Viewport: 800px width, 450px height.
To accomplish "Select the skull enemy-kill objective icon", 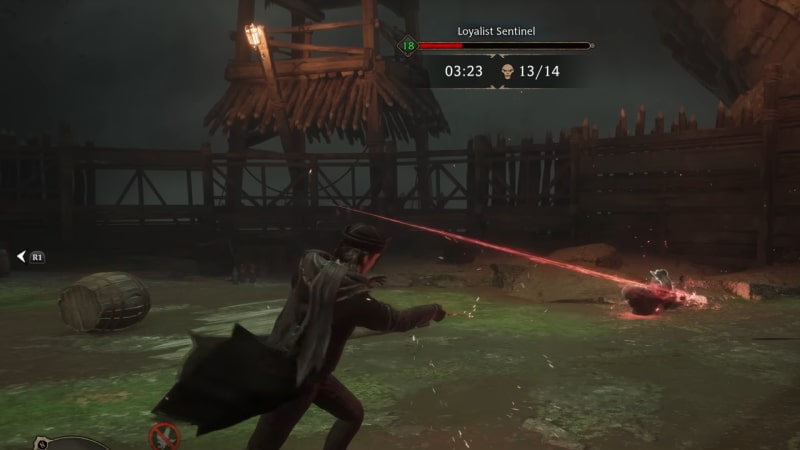I will click(507, 71).
